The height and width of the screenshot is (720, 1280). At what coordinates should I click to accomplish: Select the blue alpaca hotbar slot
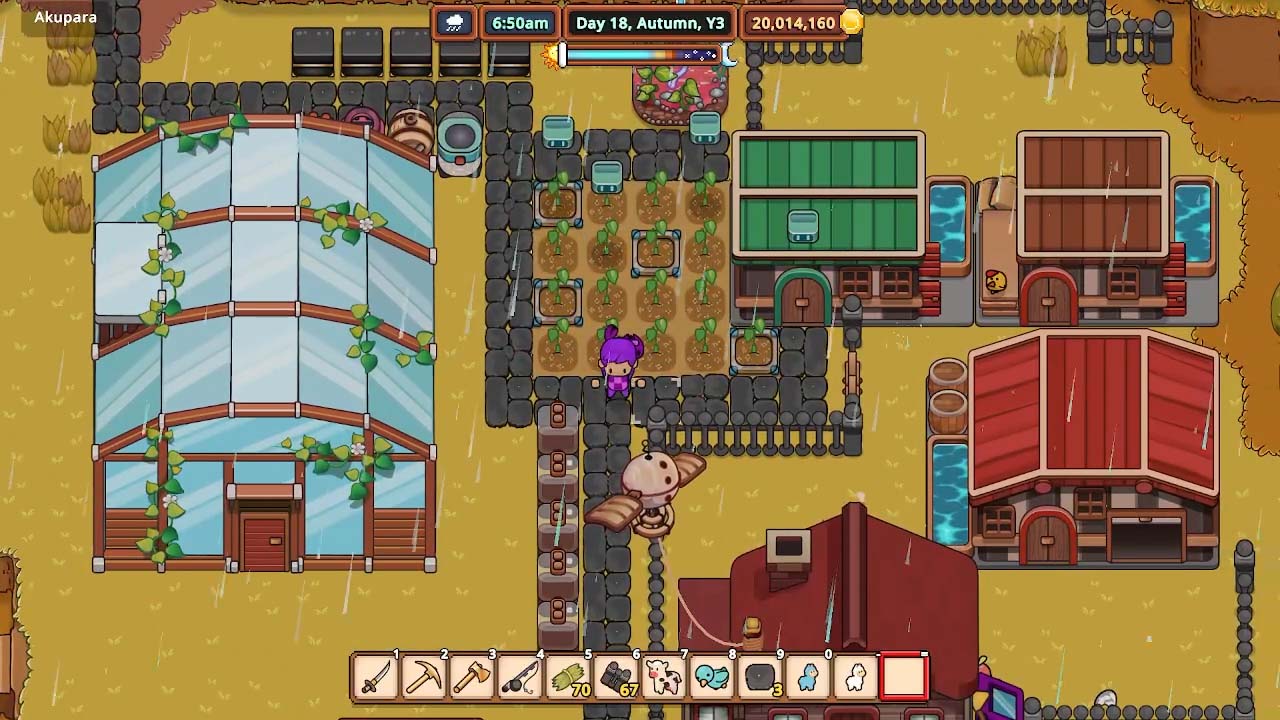pos(808,677)
